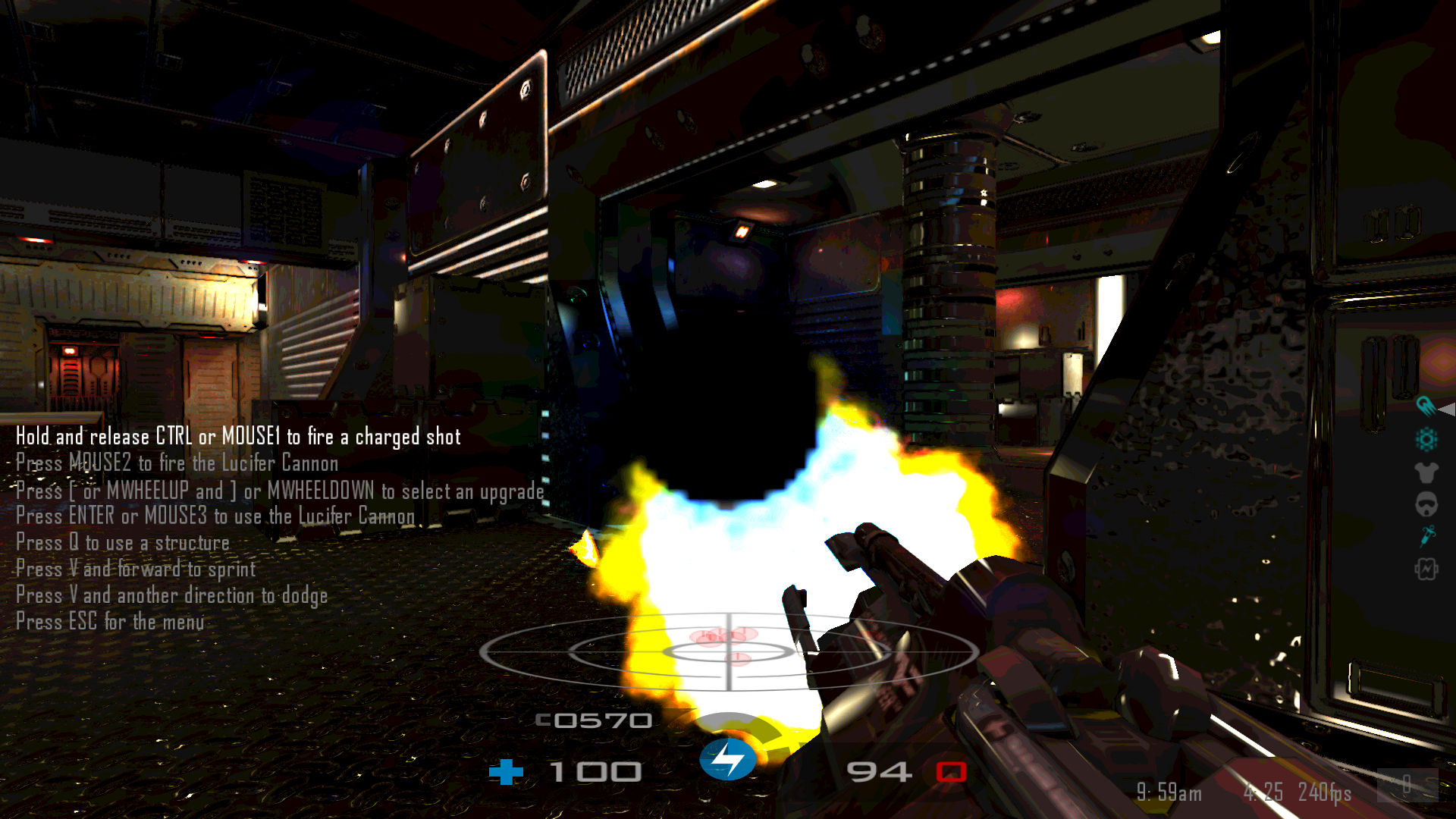Select the cyan gear-shaped inventory icon
1456x819 pixels.
pos(1426,439)
